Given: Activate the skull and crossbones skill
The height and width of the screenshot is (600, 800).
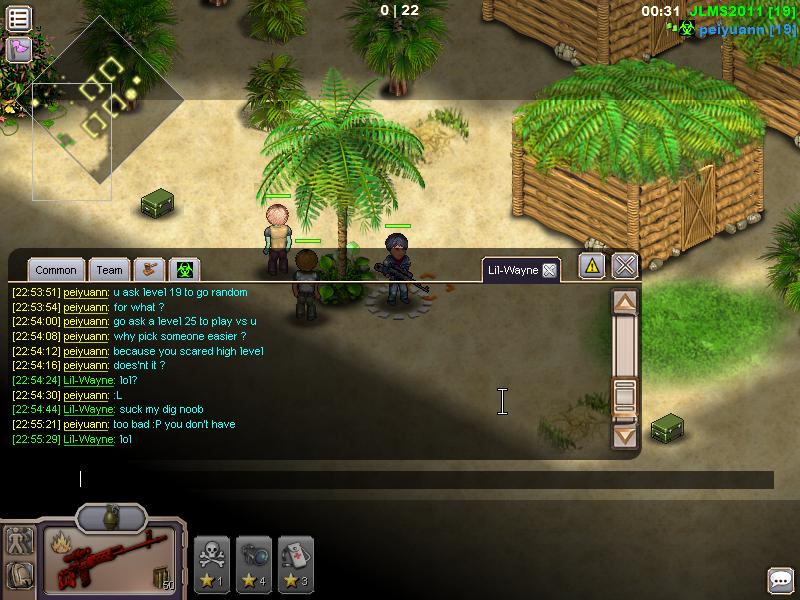Looking at the screenshot, I should (x=212, y=559).
